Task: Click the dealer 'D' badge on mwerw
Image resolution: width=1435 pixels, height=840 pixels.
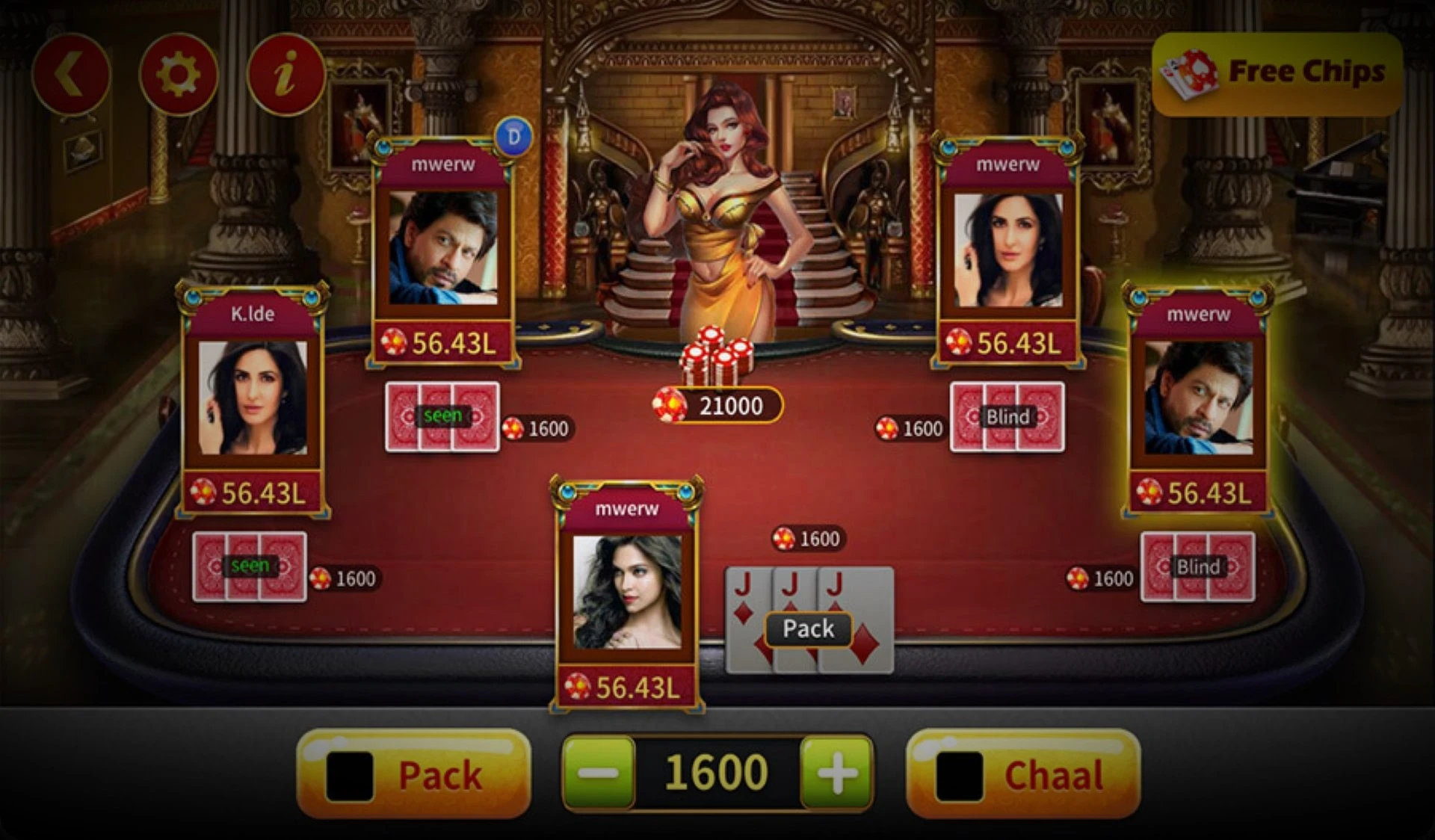Action: click(514, 137)
